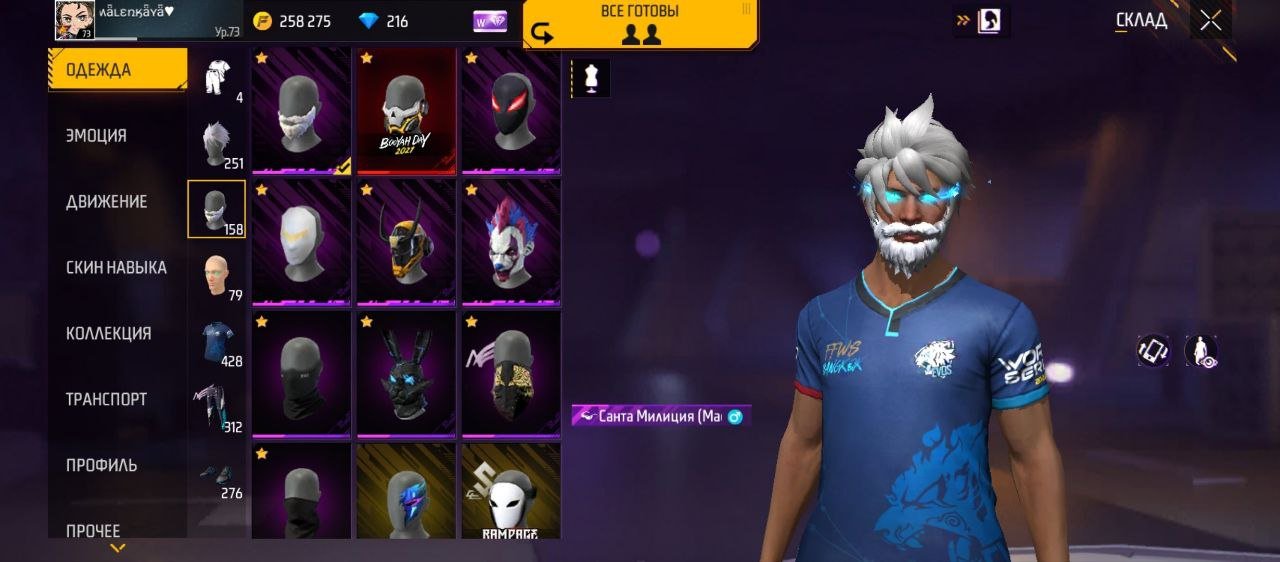Show the ТРАНСПОРТ category
The width and height of the screenshot is (1280, 562).
106,400
